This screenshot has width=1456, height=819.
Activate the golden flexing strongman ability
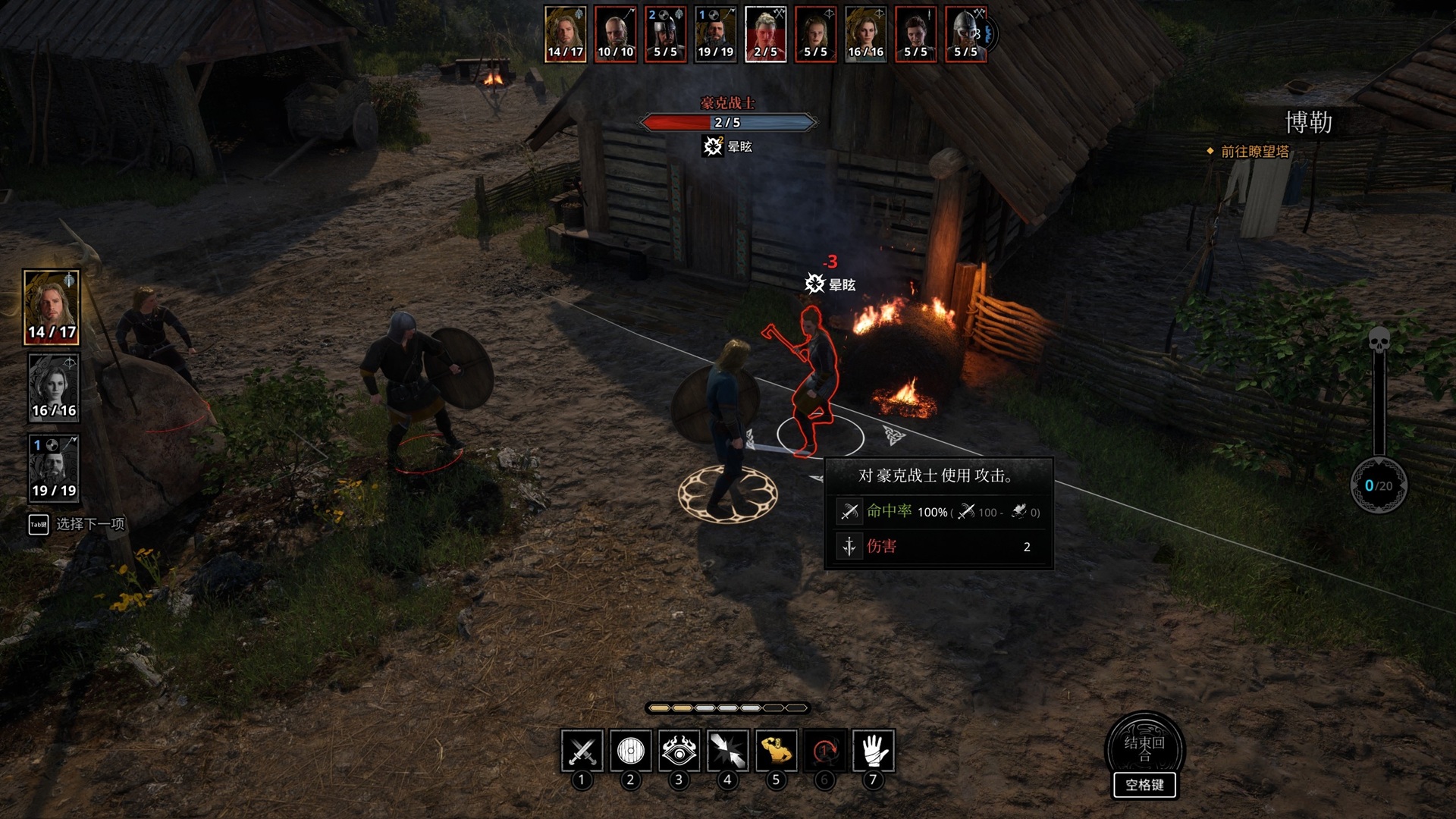point(776,751)
